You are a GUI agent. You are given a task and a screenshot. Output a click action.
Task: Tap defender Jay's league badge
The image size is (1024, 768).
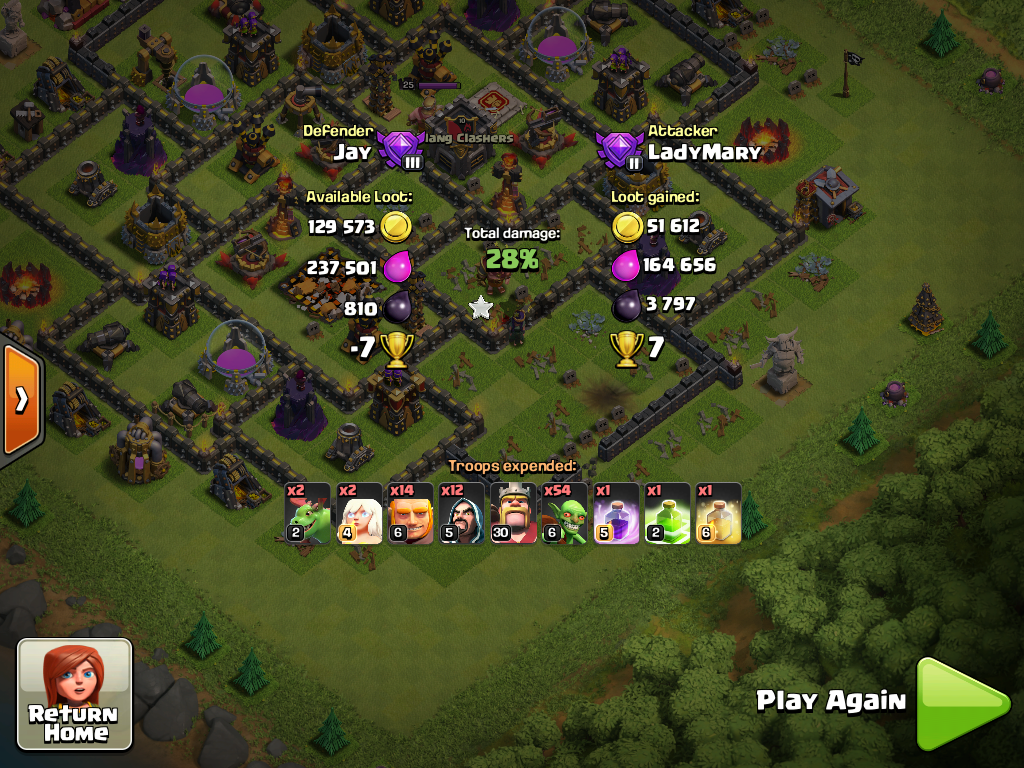tap(402, 151)
